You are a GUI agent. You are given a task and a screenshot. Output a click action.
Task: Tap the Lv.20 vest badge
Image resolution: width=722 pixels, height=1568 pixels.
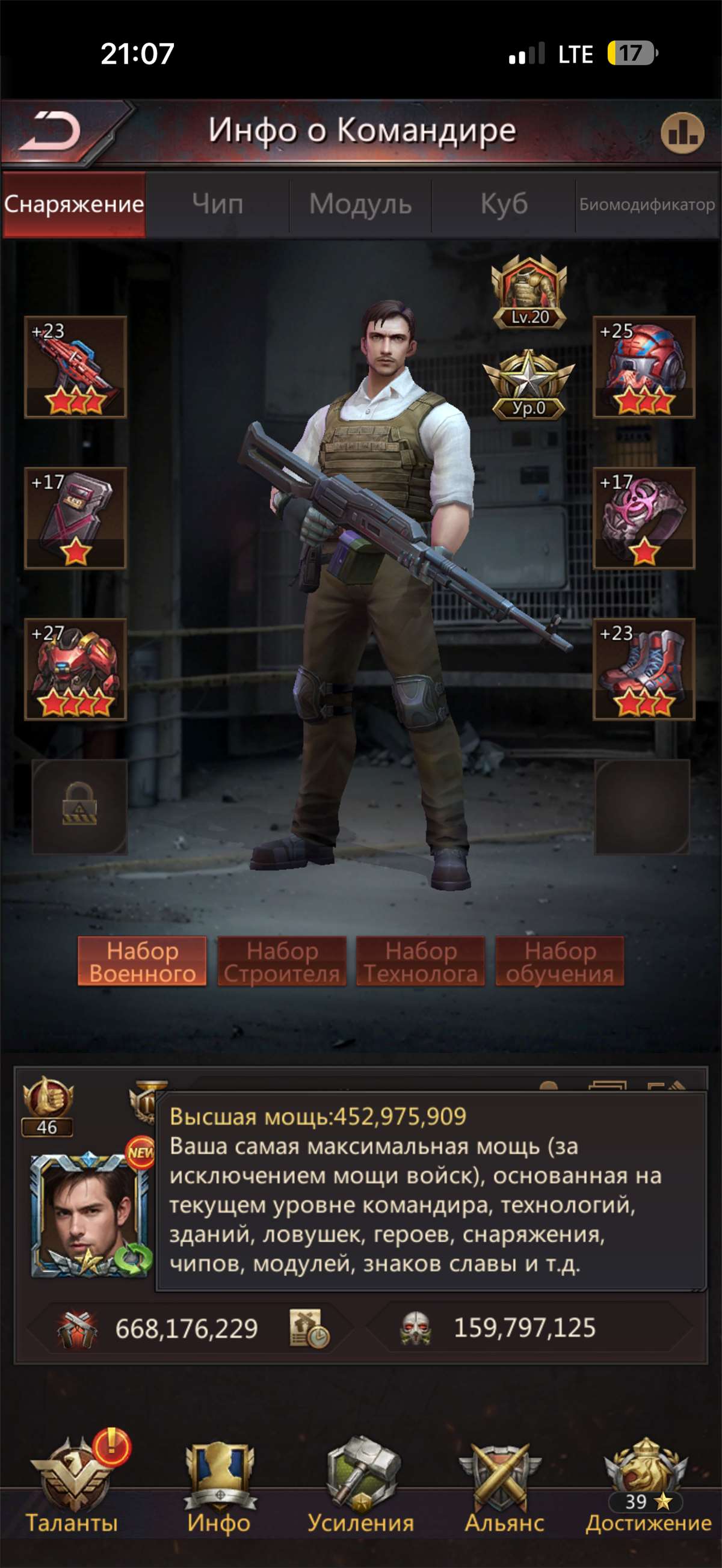click(529, 292)
